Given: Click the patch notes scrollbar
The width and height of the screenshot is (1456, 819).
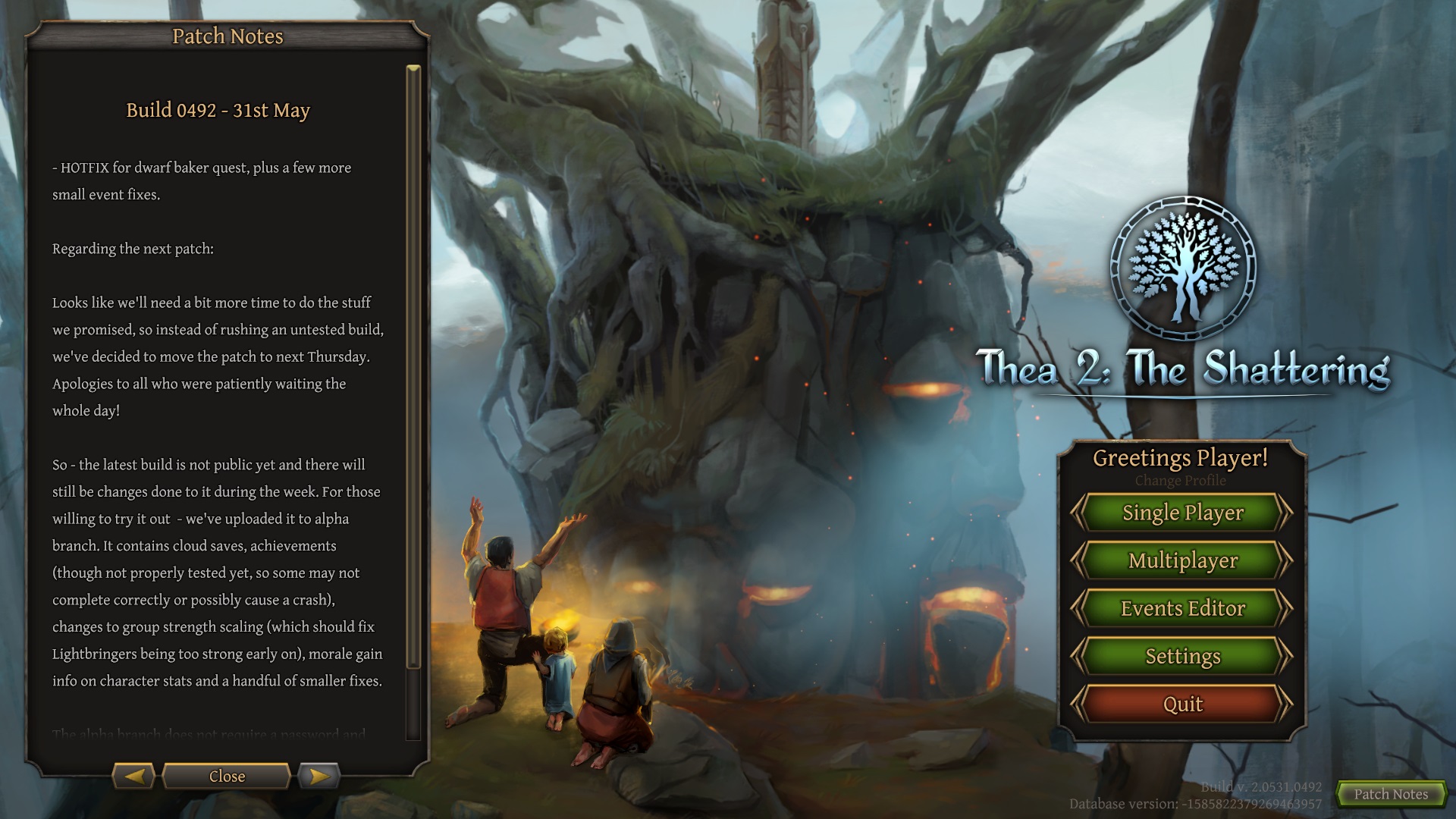Looking at the screenshot, I should click(413, 368).
